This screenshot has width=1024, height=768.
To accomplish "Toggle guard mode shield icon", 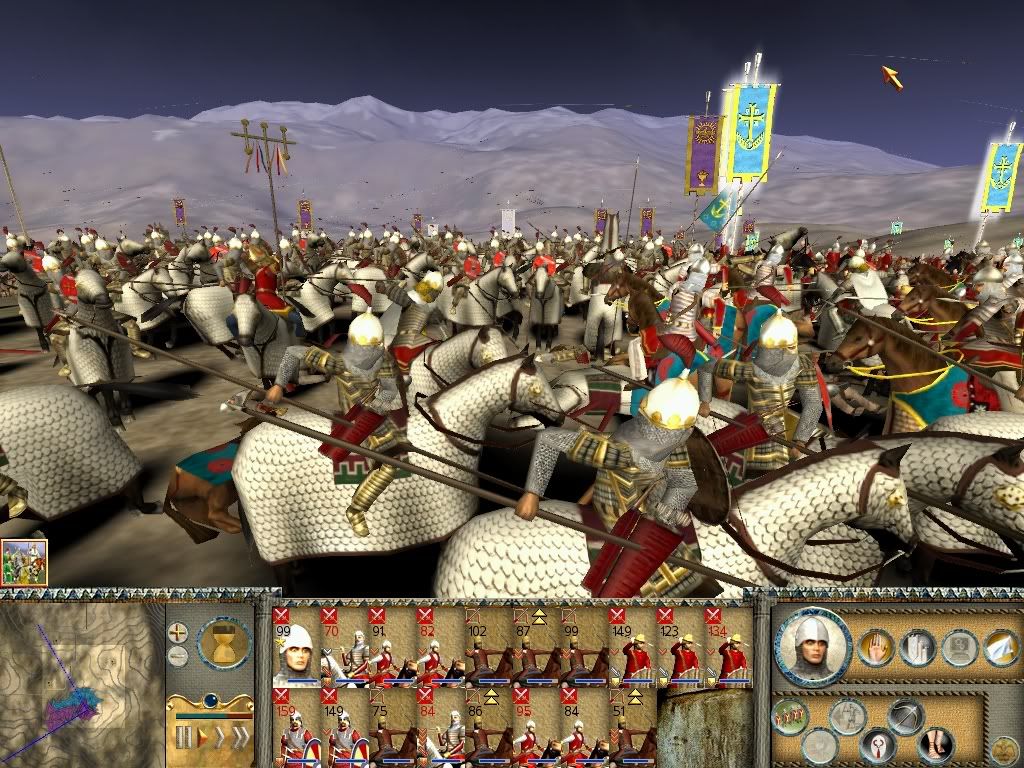I will coord(877,746).
